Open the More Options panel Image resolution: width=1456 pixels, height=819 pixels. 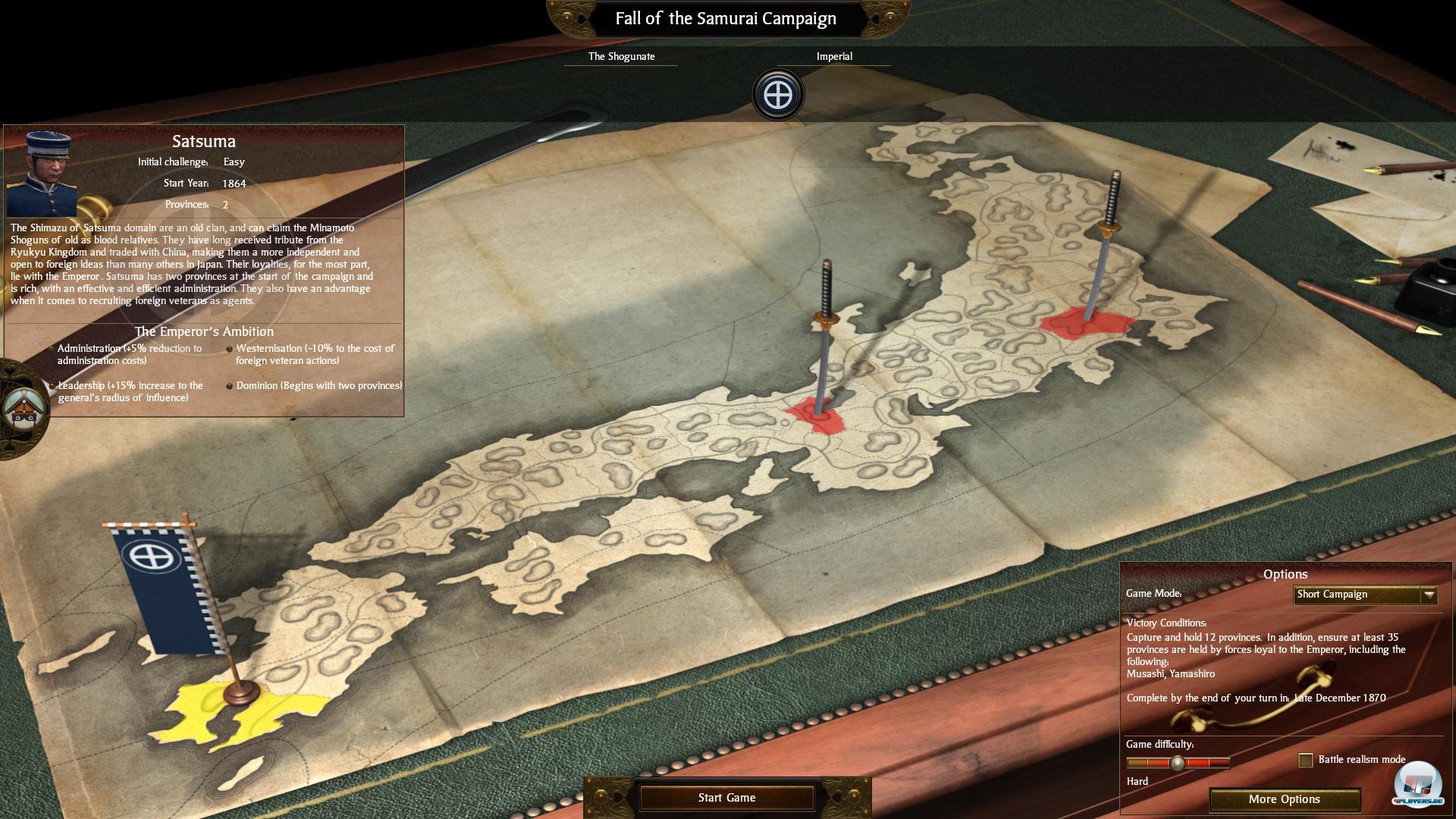point(1284,799)
